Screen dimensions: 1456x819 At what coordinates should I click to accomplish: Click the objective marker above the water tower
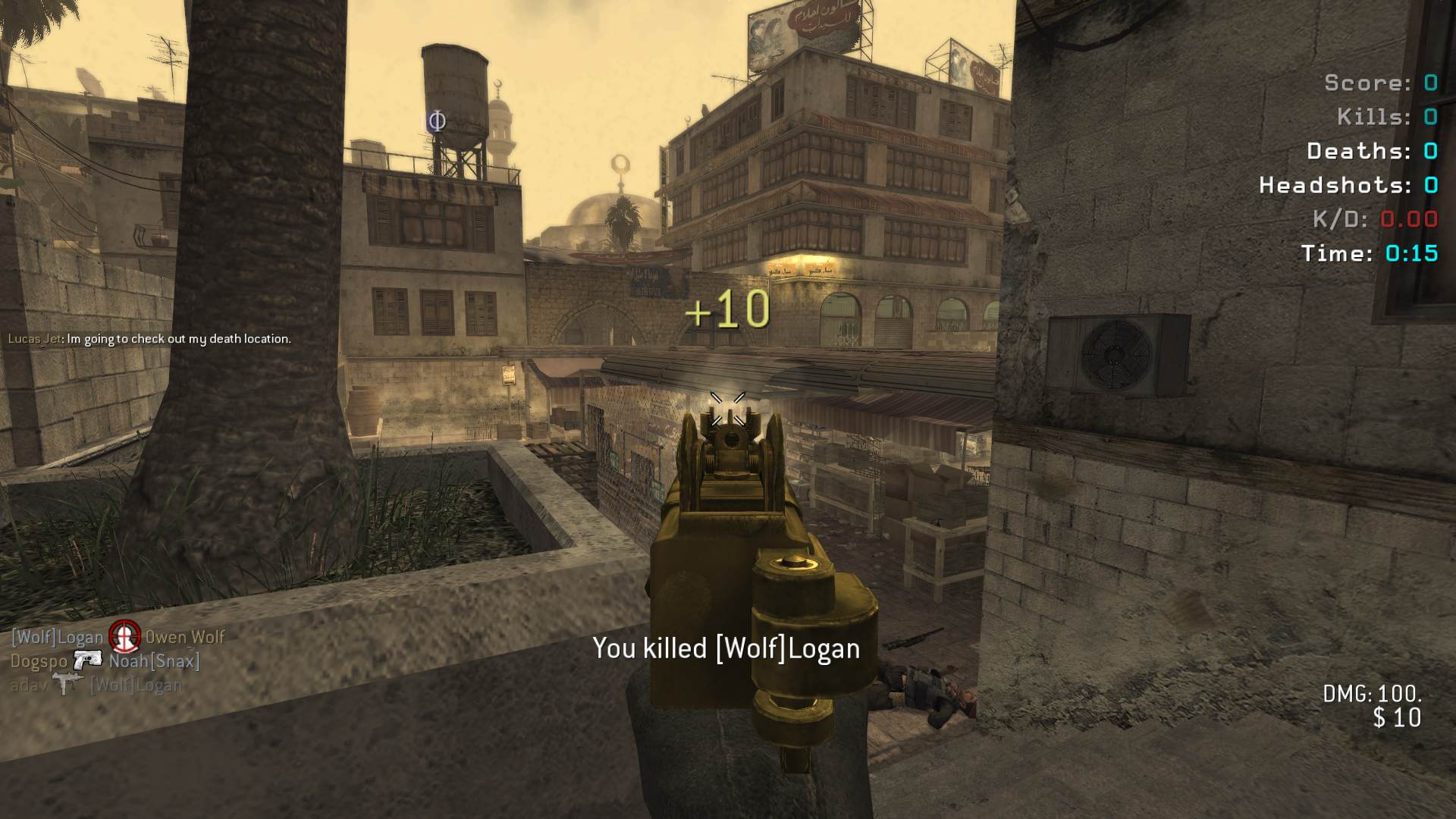pyautogui.click(x=436, y=121)
